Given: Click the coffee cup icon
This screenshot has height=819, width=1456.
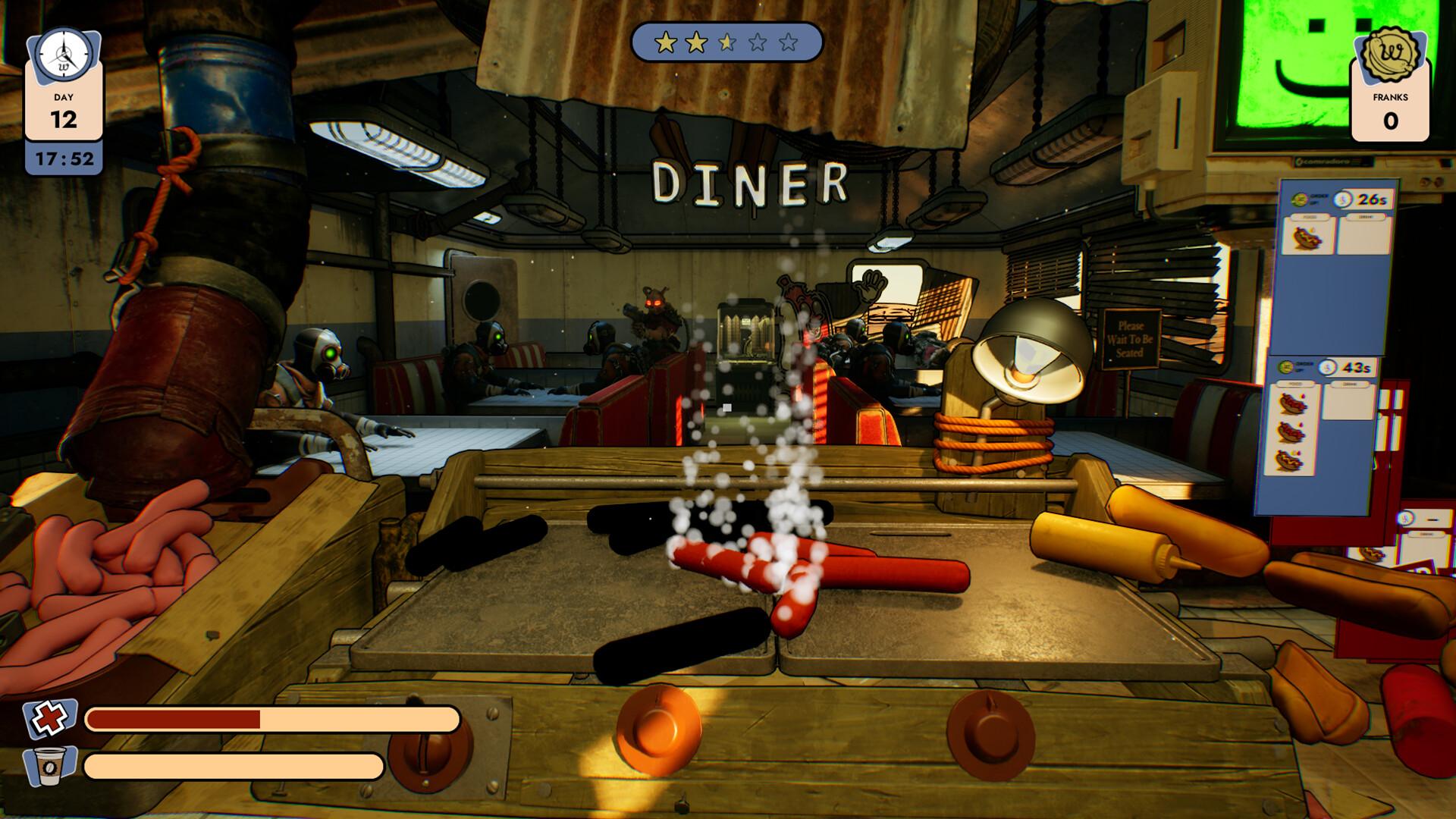Looking at the screenshot, I should click(x=50, y=765).
